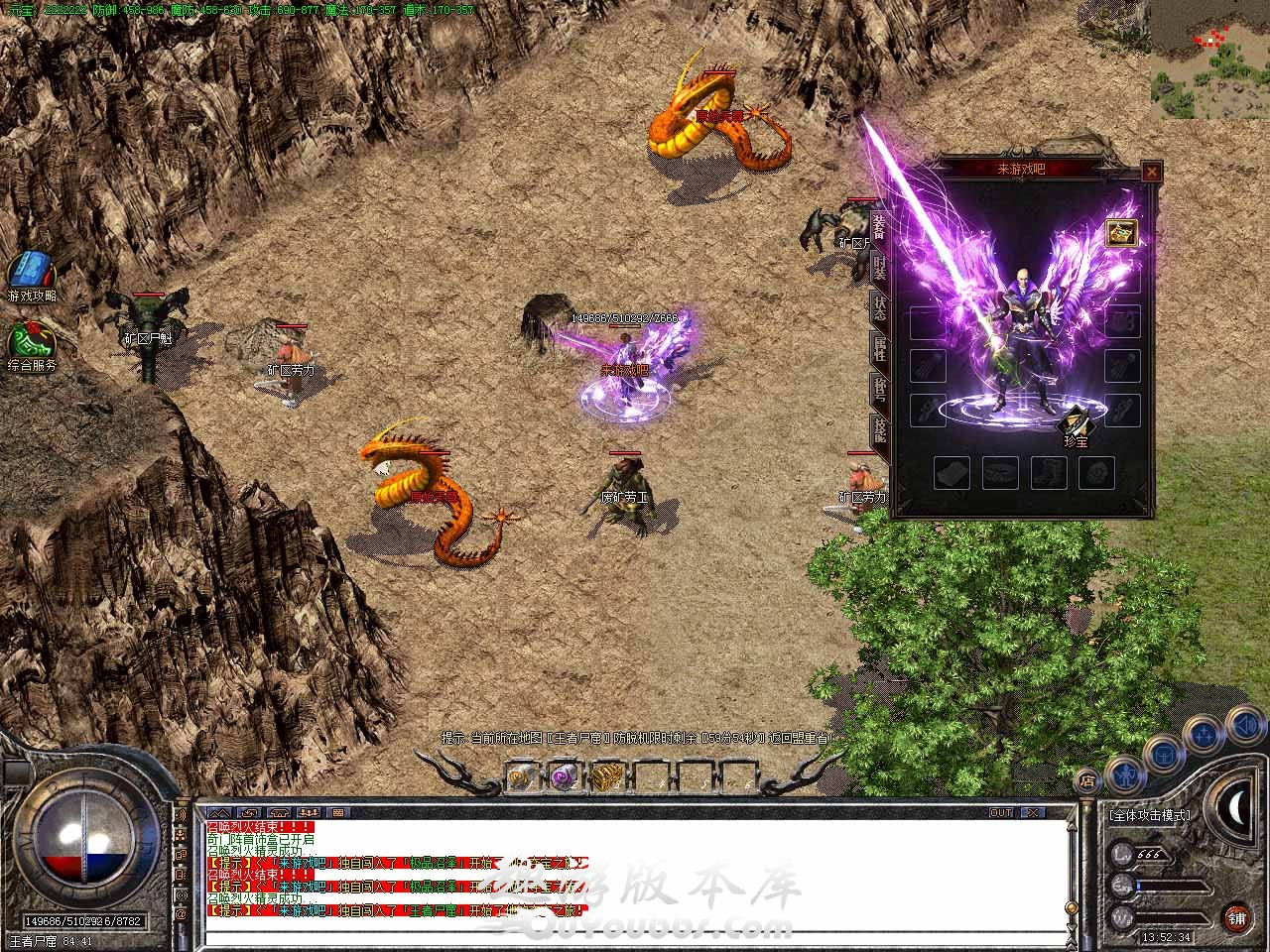Open the 综合服务 services menu

31,343
